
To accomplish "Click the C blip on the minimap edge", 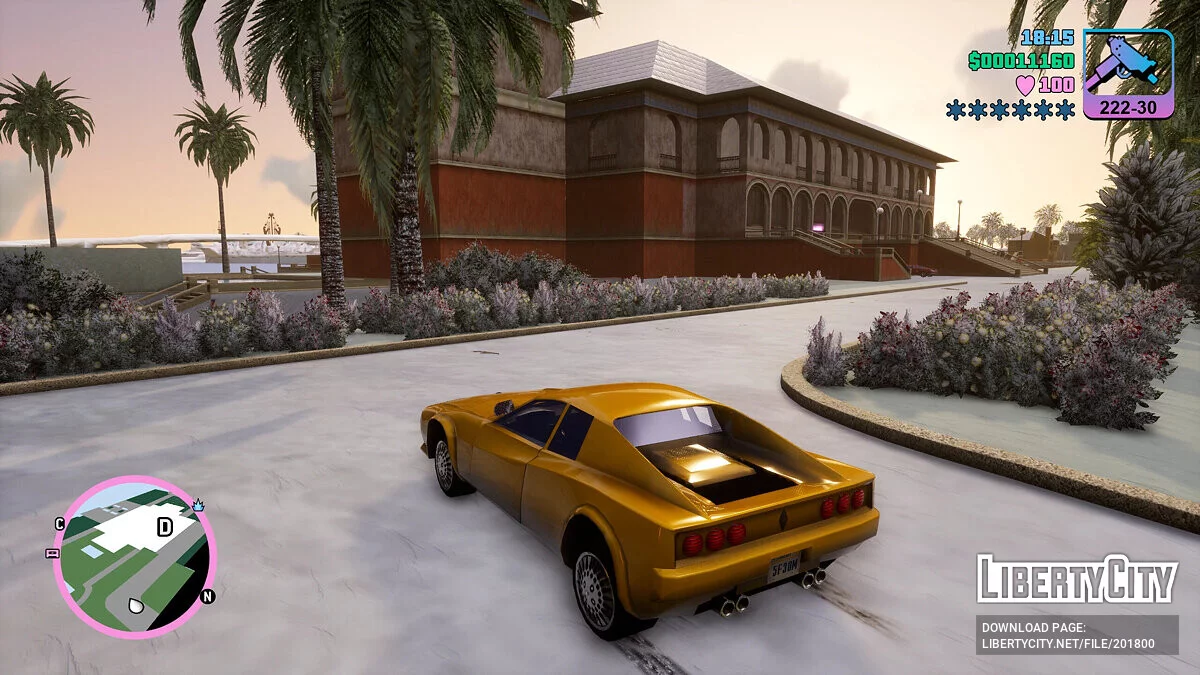I will click(59, 524).
